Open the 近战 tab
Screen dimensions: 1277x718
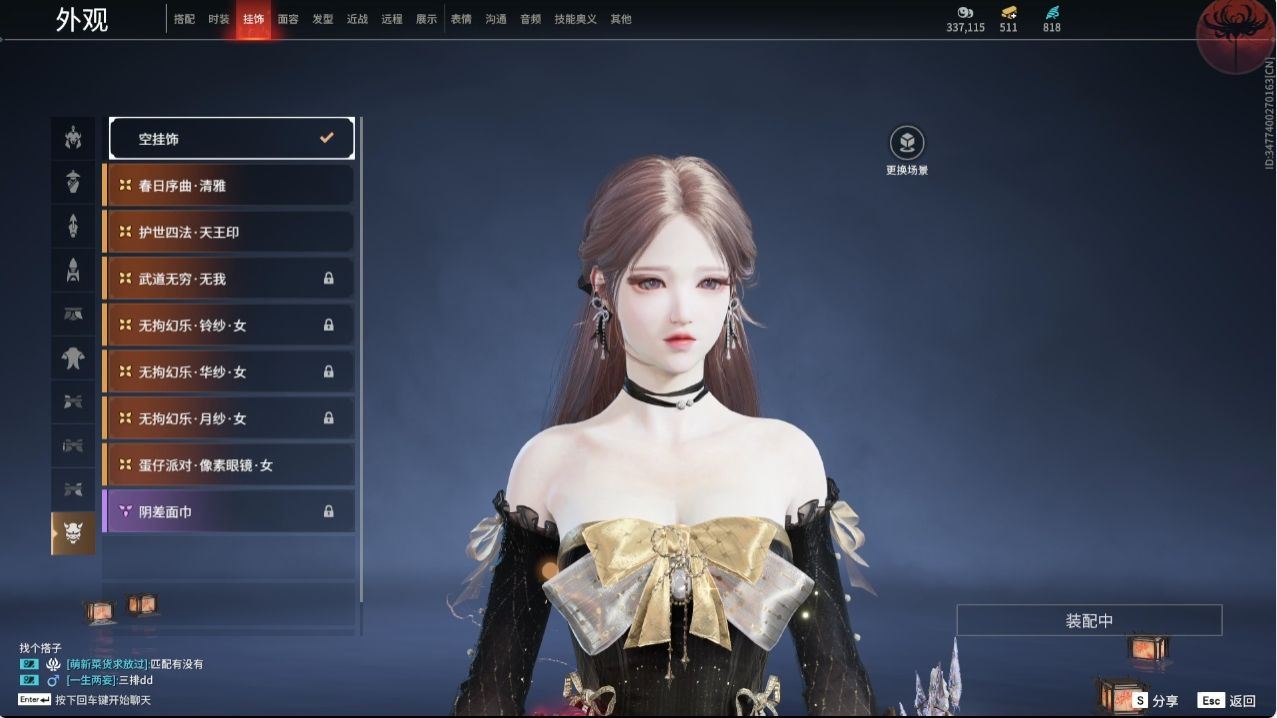tap(357, 19)
